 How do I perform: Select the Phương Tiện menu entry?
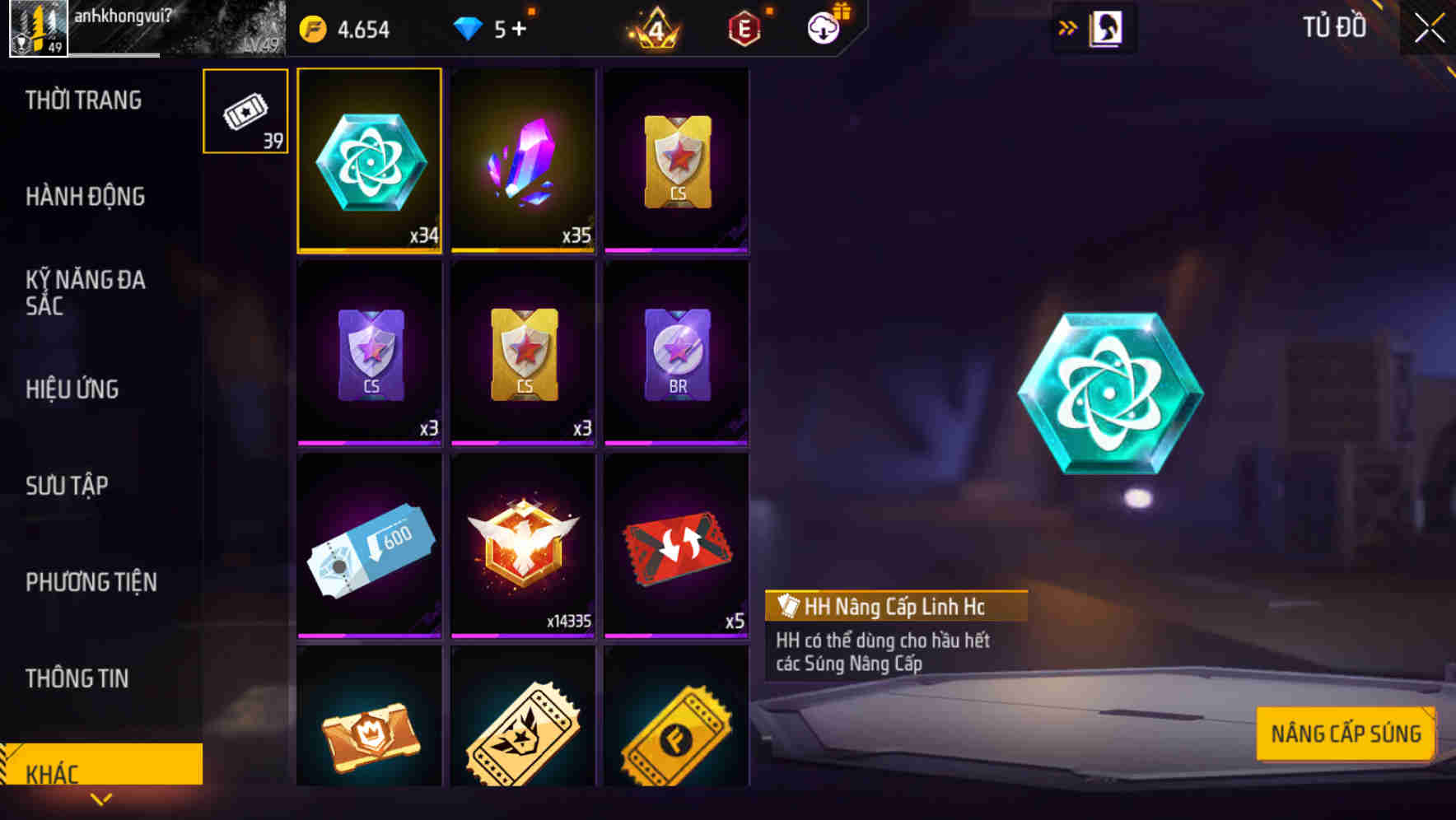(x=91, y=581)
